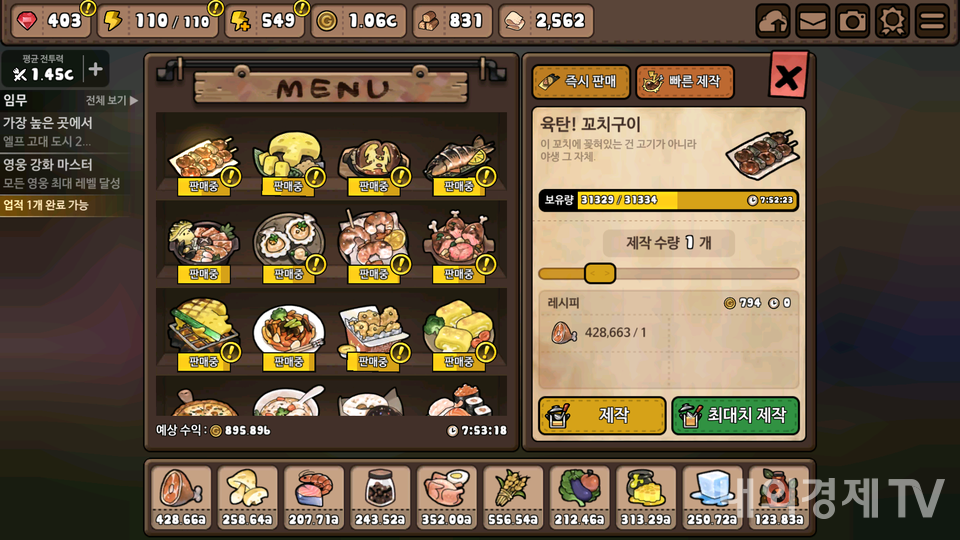Choose the green 최대치 제작 max craft button
Screen dimensions: 960x540
(735, 415)
